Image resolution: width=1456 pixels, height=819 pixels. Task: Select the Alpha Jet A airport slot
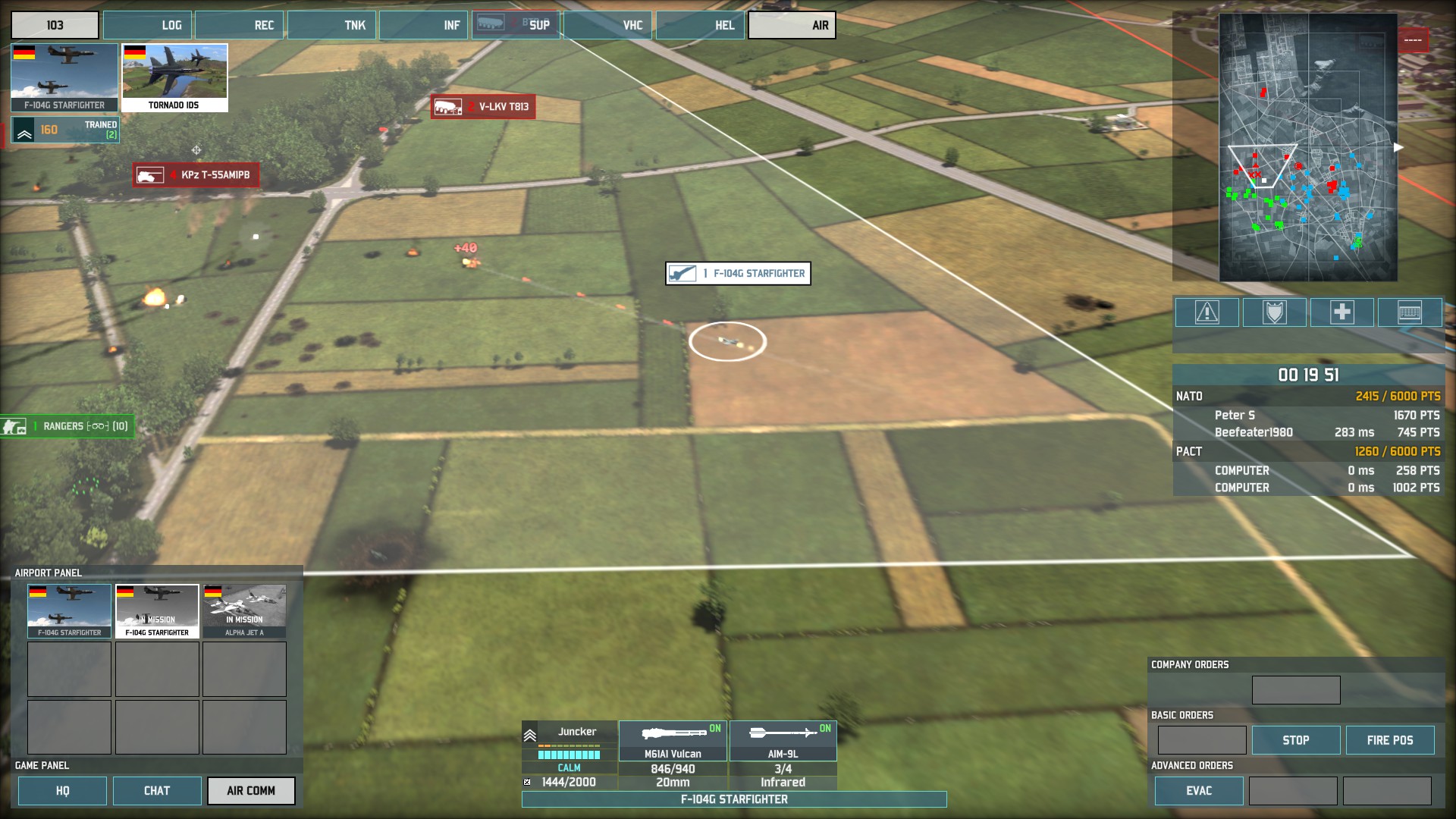point(244,611)
